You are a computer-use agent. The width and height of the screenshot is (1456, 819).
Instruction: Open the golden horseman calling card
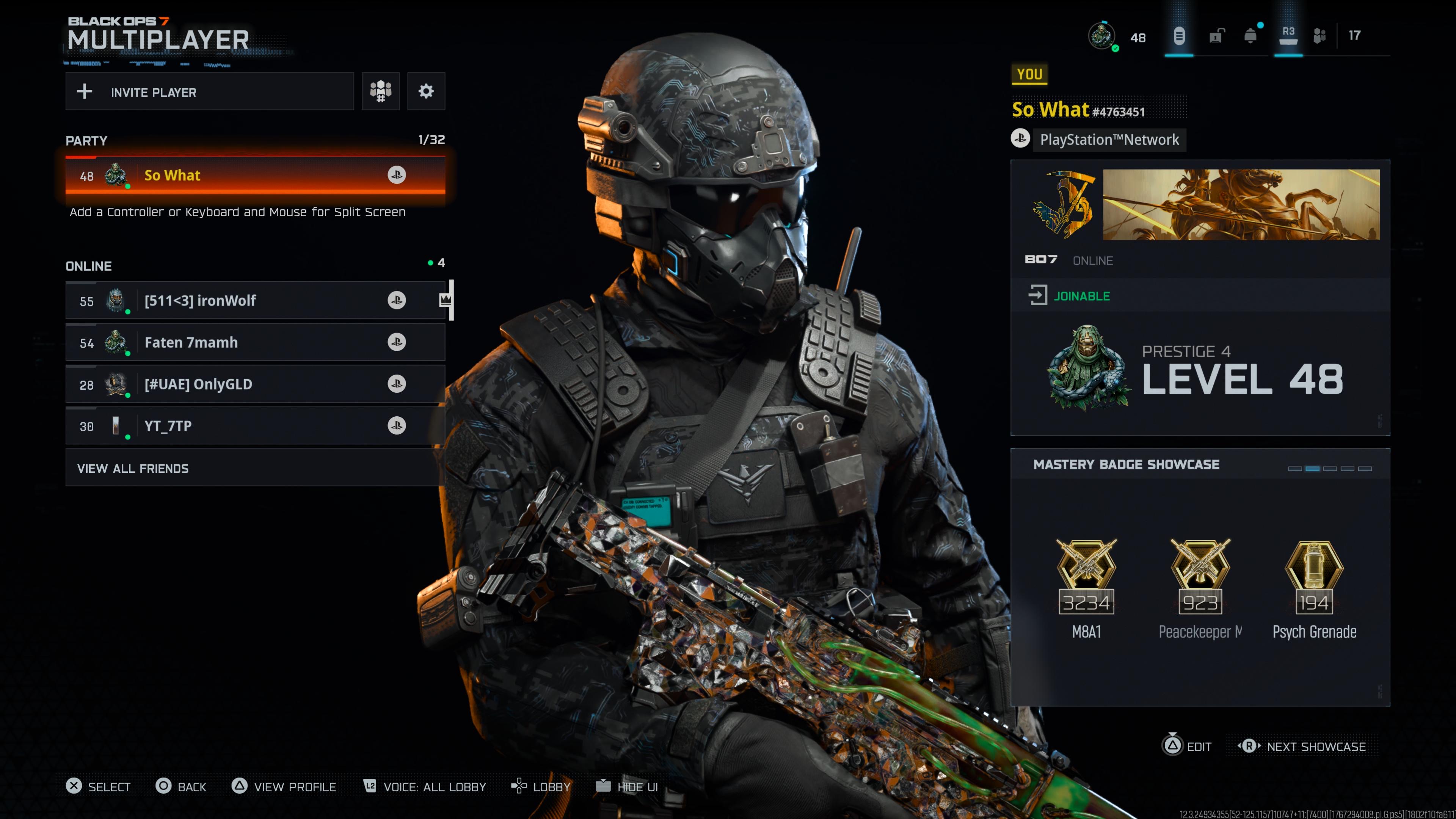(x=1241, y=205)
